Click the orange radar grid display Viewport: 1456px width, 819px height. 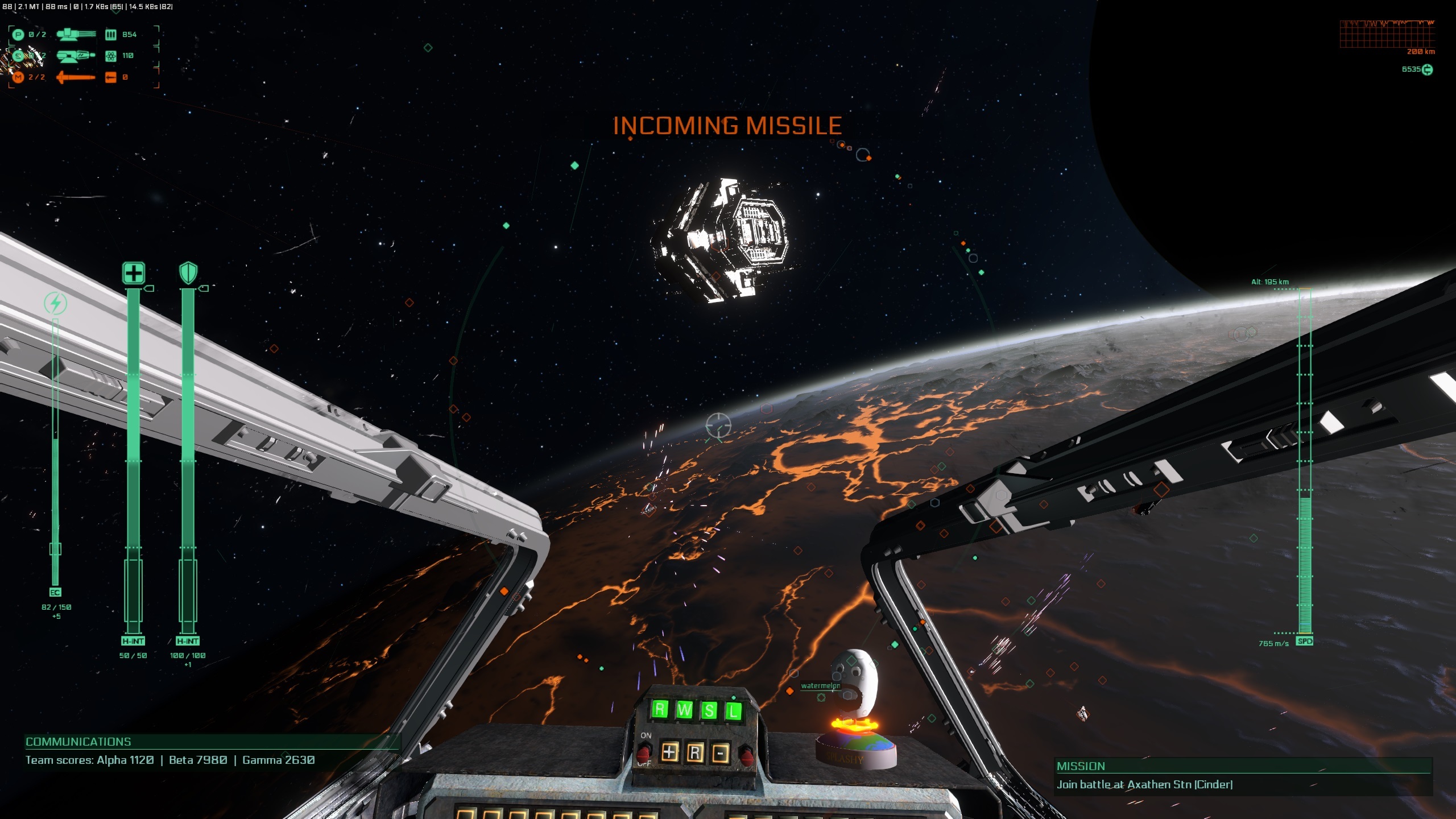pyautogui.click(x=1387, y=34)
